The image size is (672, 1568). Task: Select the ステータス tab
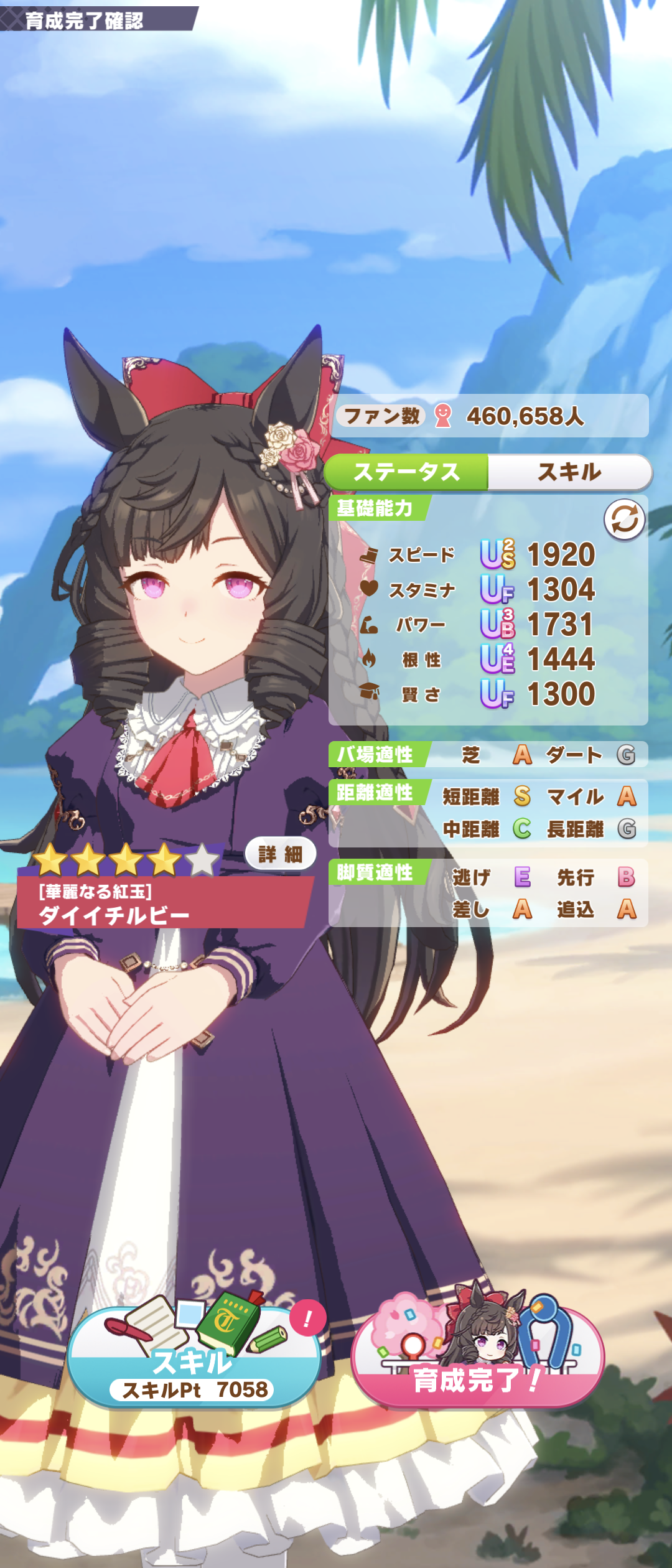[x=407, y=472]
